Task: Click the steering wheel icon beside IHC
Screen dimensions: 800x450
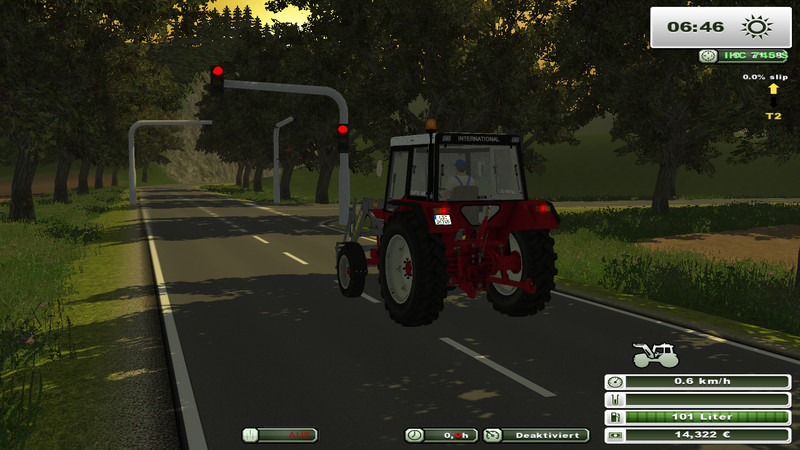Action: pos(708,56)
